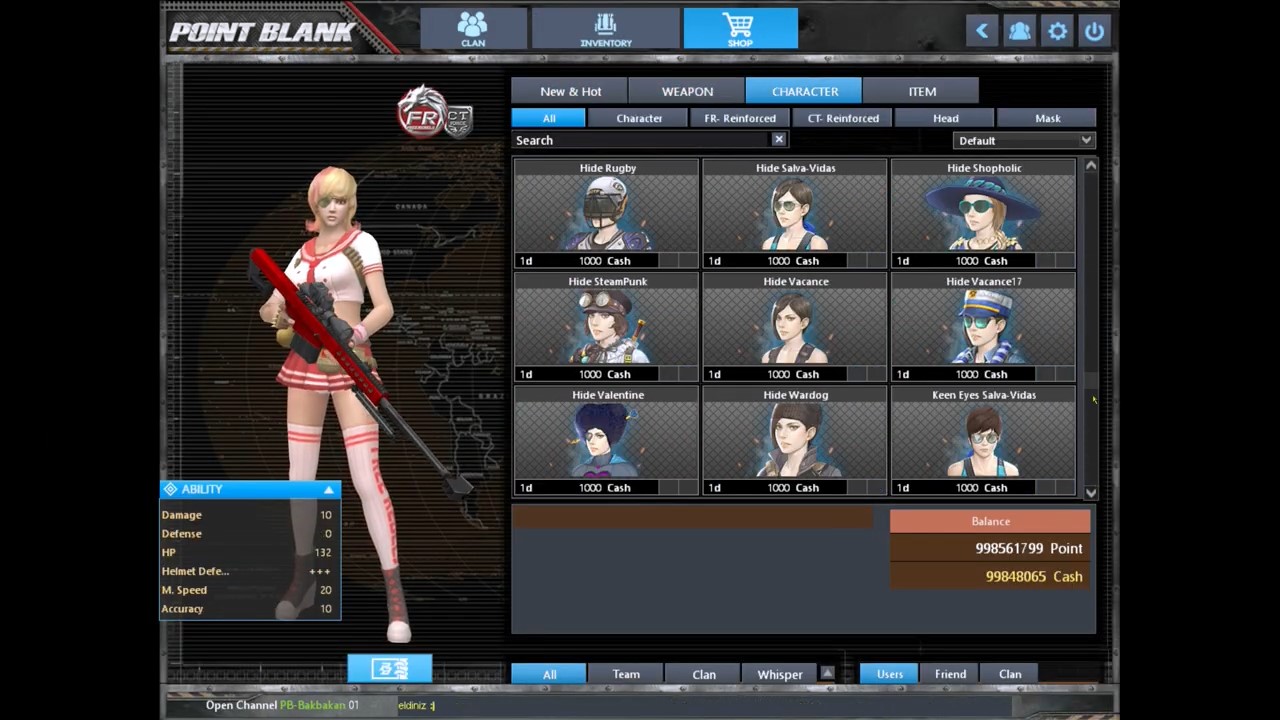Open the New & Hot tab

click(570, 91)
